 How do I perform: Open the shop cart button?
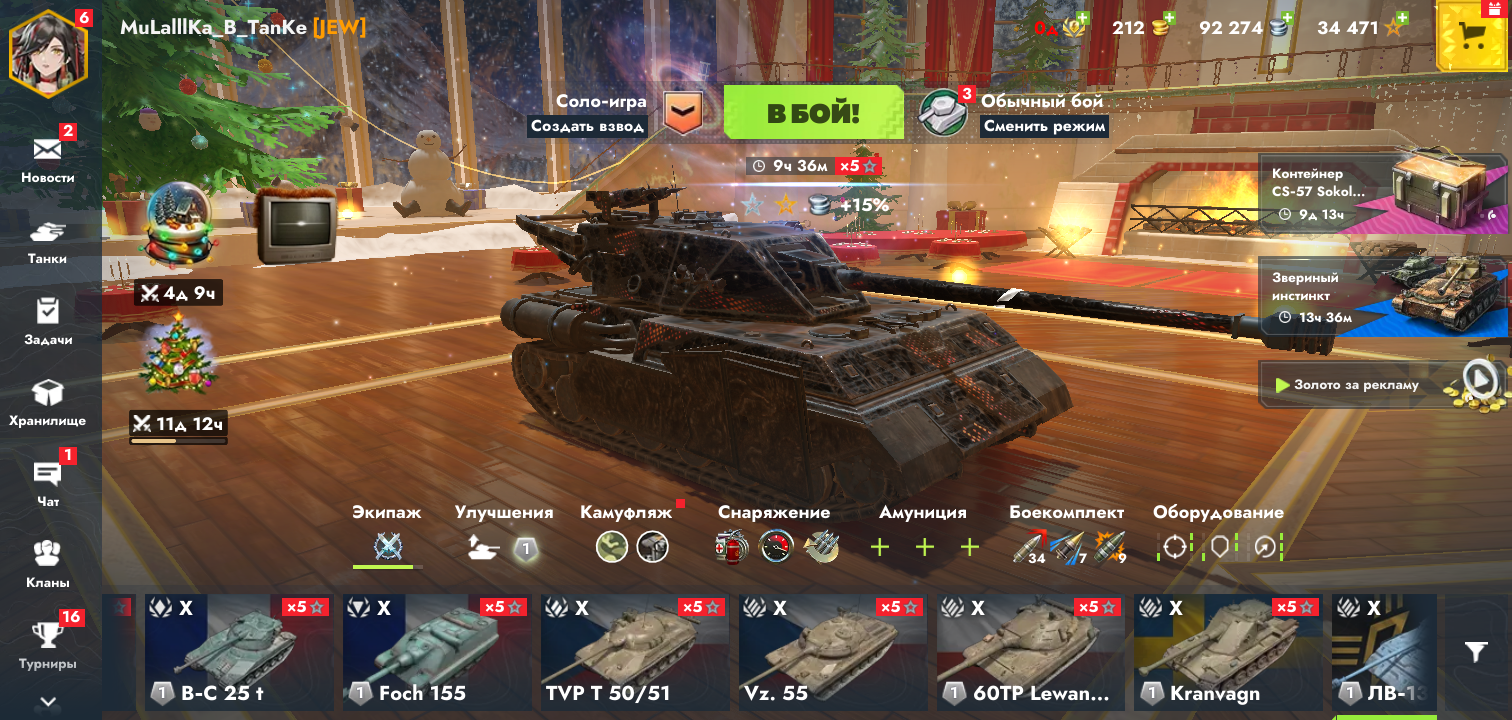pyautogui.click(x=1470, y=36)
